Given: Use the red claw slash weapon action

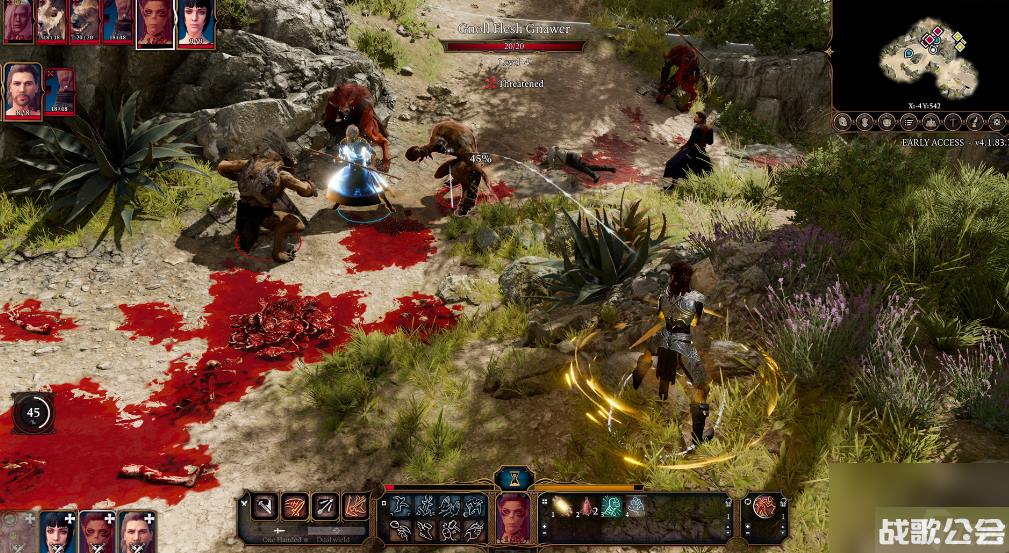Looking at the screenshot, I should [294, 506].
